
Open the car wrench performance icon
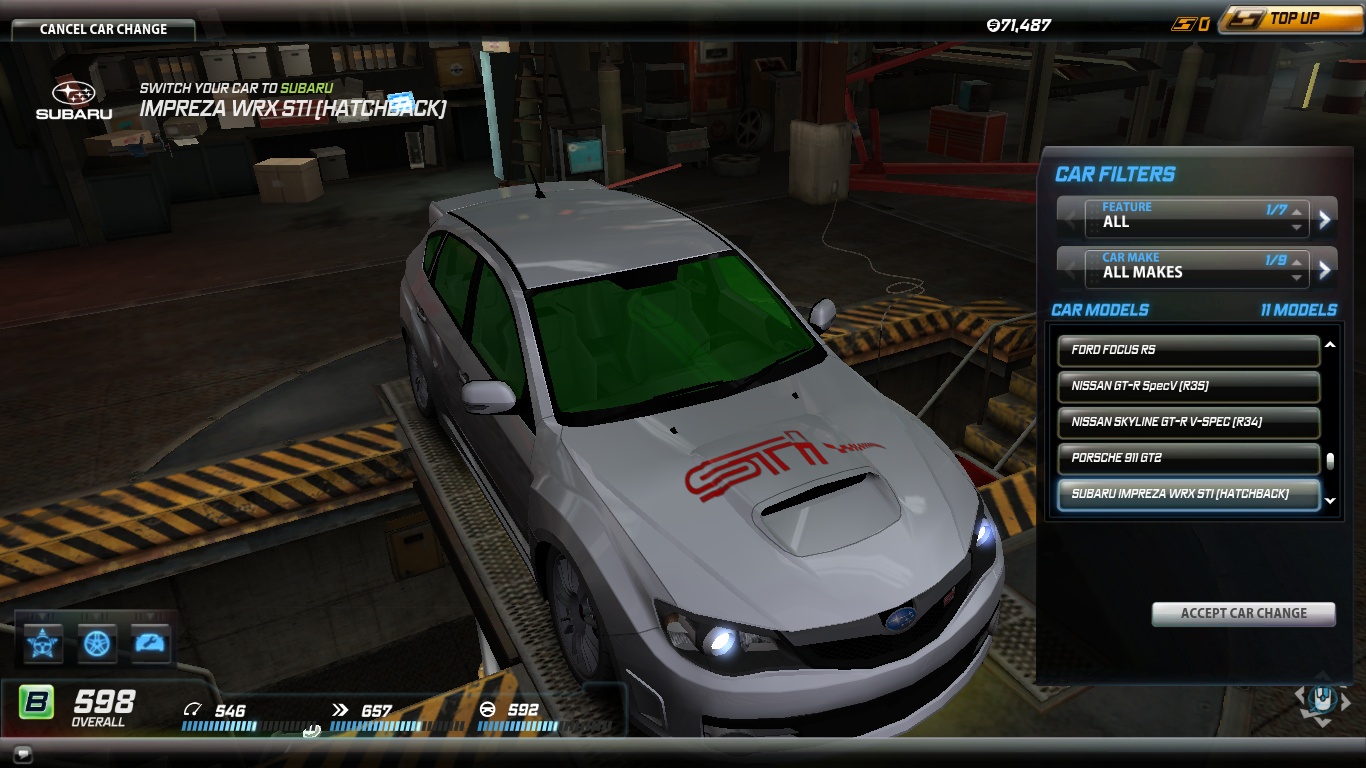pos(151,643)
